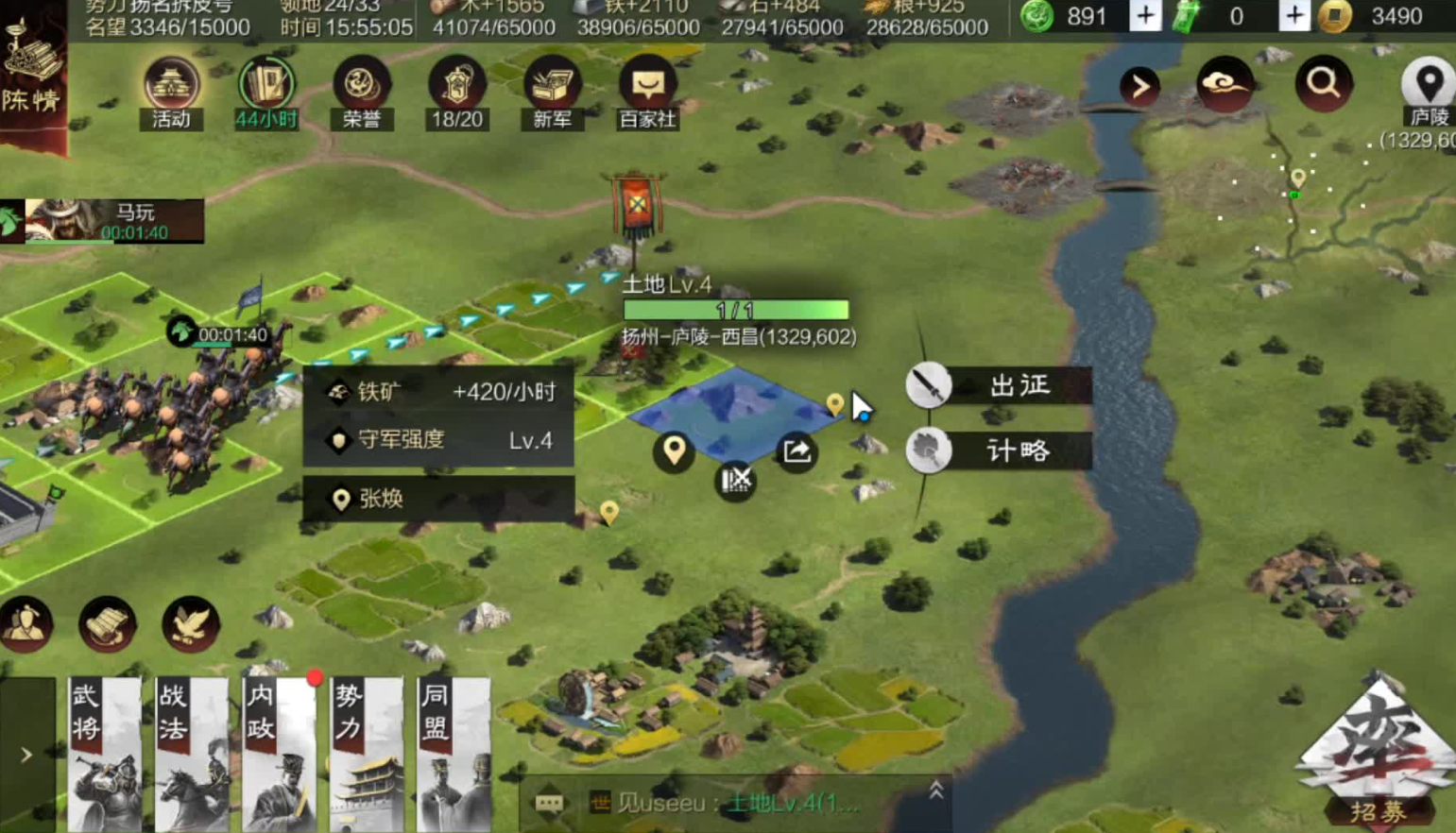Open the 武将 generals menu
Image resolution: width=1456 pixels, height=833 pixels.
[104, 754]
